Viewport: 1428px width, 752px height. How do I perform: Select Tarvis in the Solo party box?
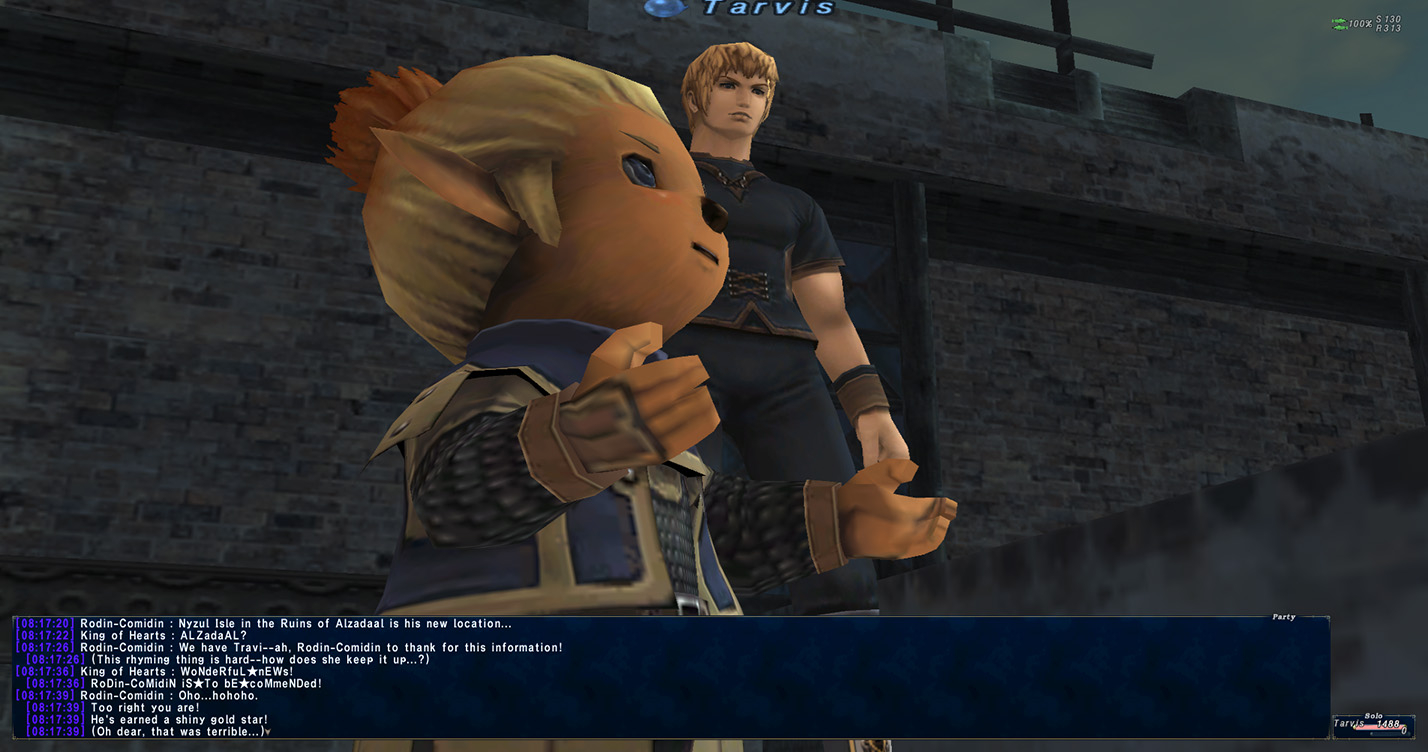(1349, 723)
